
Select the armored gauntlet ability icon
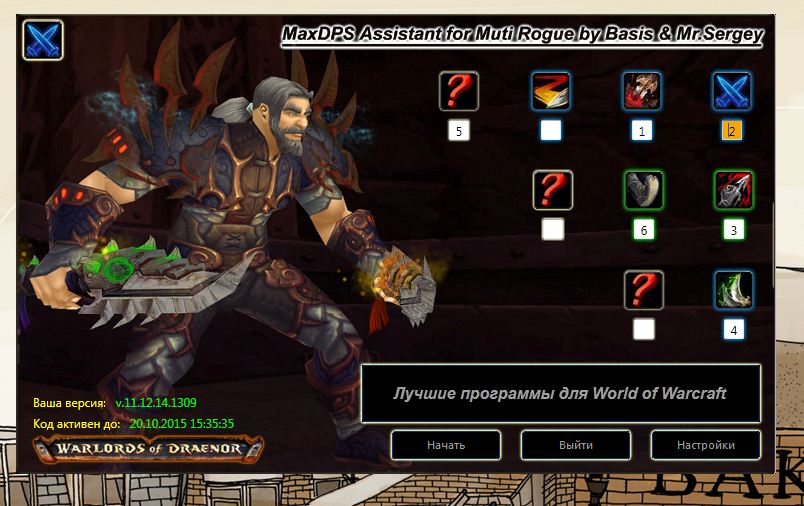point(643,190)
